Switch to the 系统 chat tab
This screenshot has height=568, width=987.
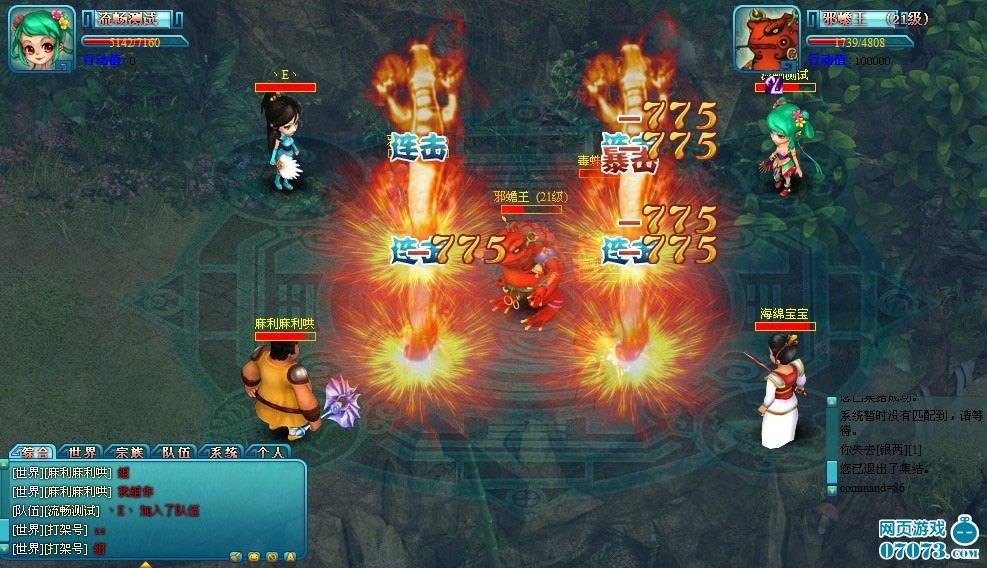pos(222,452)
